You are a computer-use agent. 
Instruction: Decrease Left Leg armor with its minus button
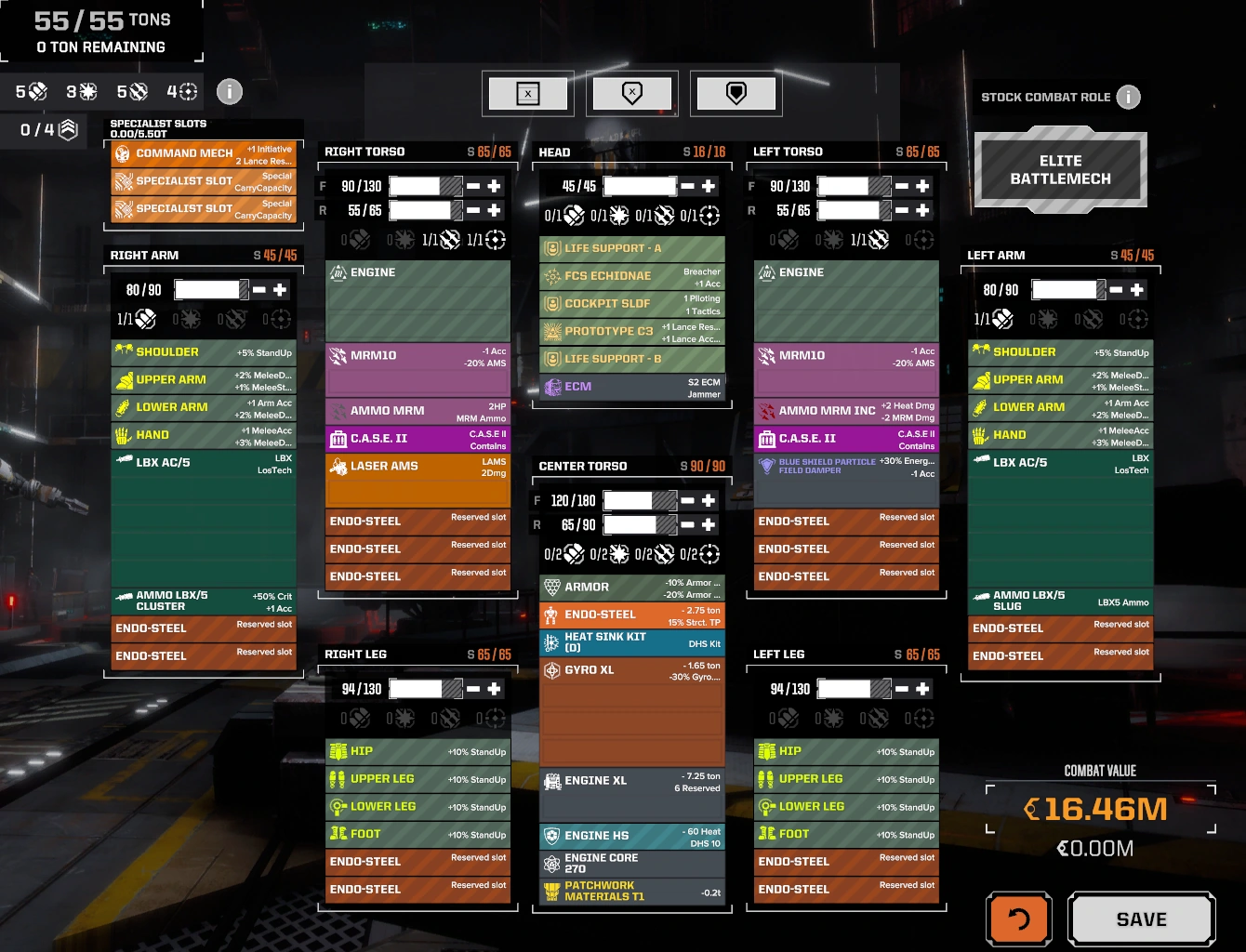901,688
